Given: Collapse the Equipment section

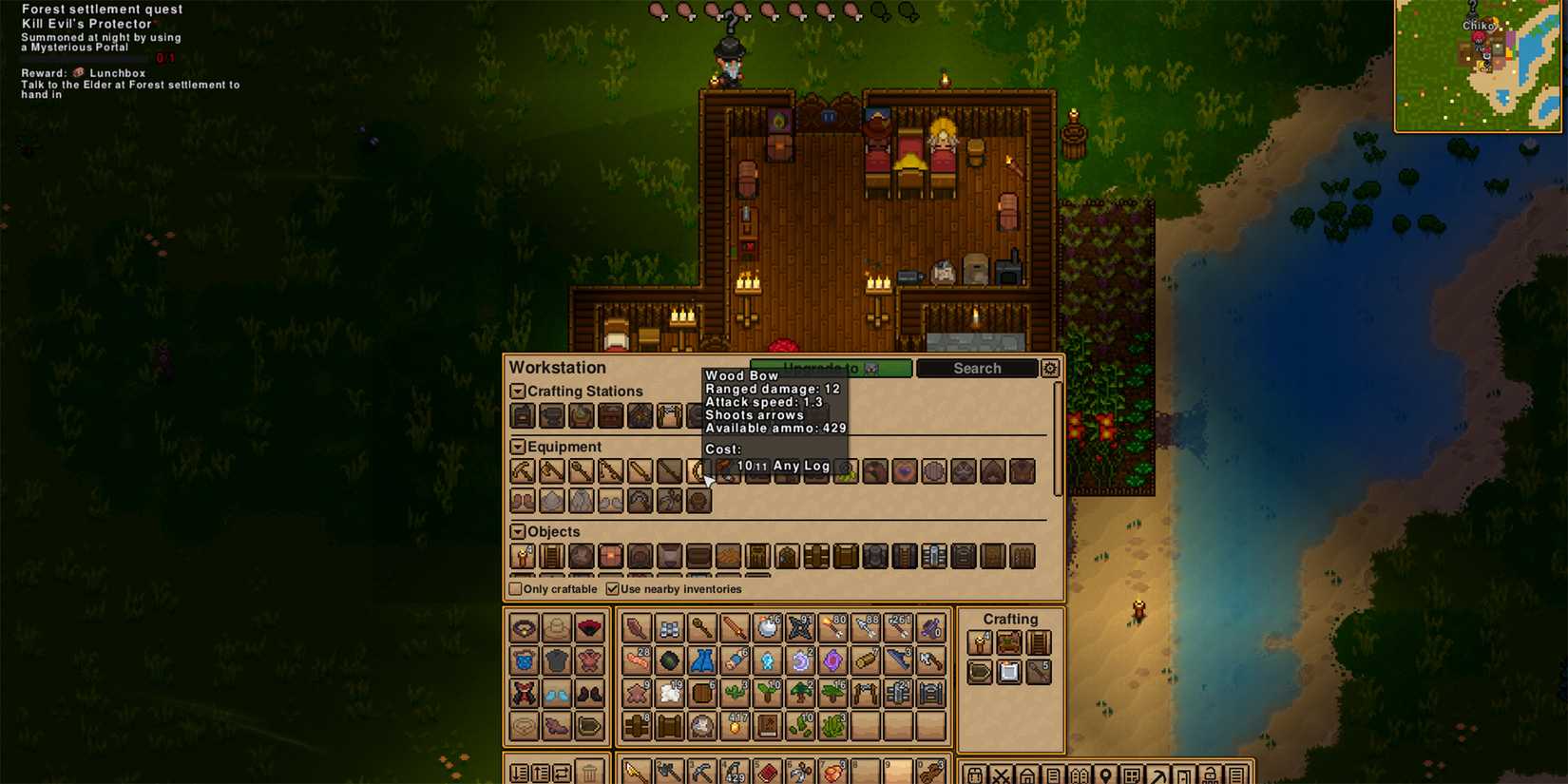Looking at the screenshot, I should pyautogui.click(x=516, y=446).
